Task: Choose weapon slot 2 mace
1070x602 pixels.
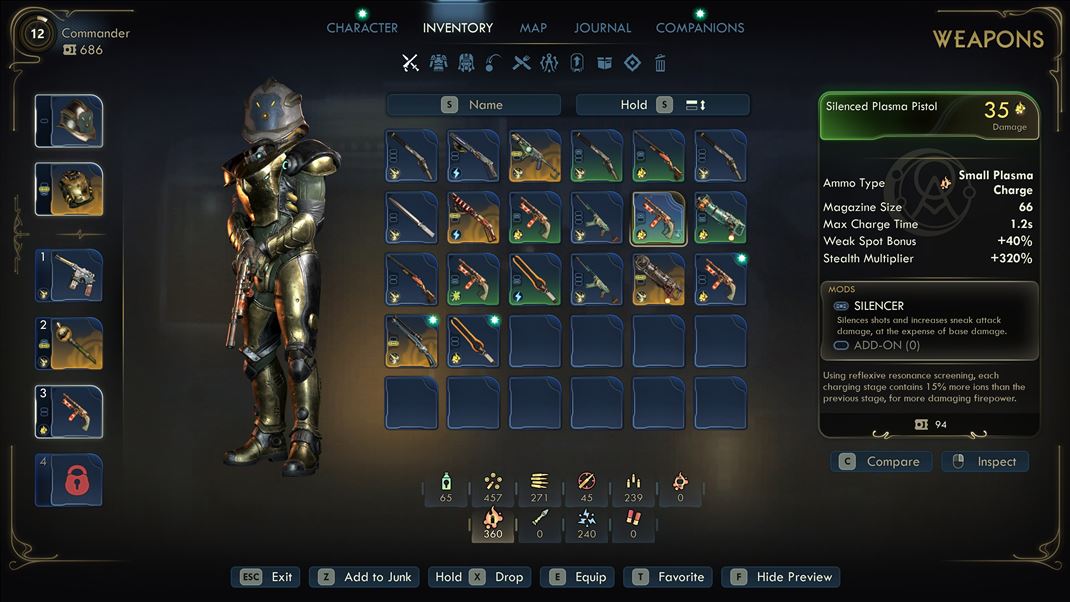Action: tap(69, 344)
